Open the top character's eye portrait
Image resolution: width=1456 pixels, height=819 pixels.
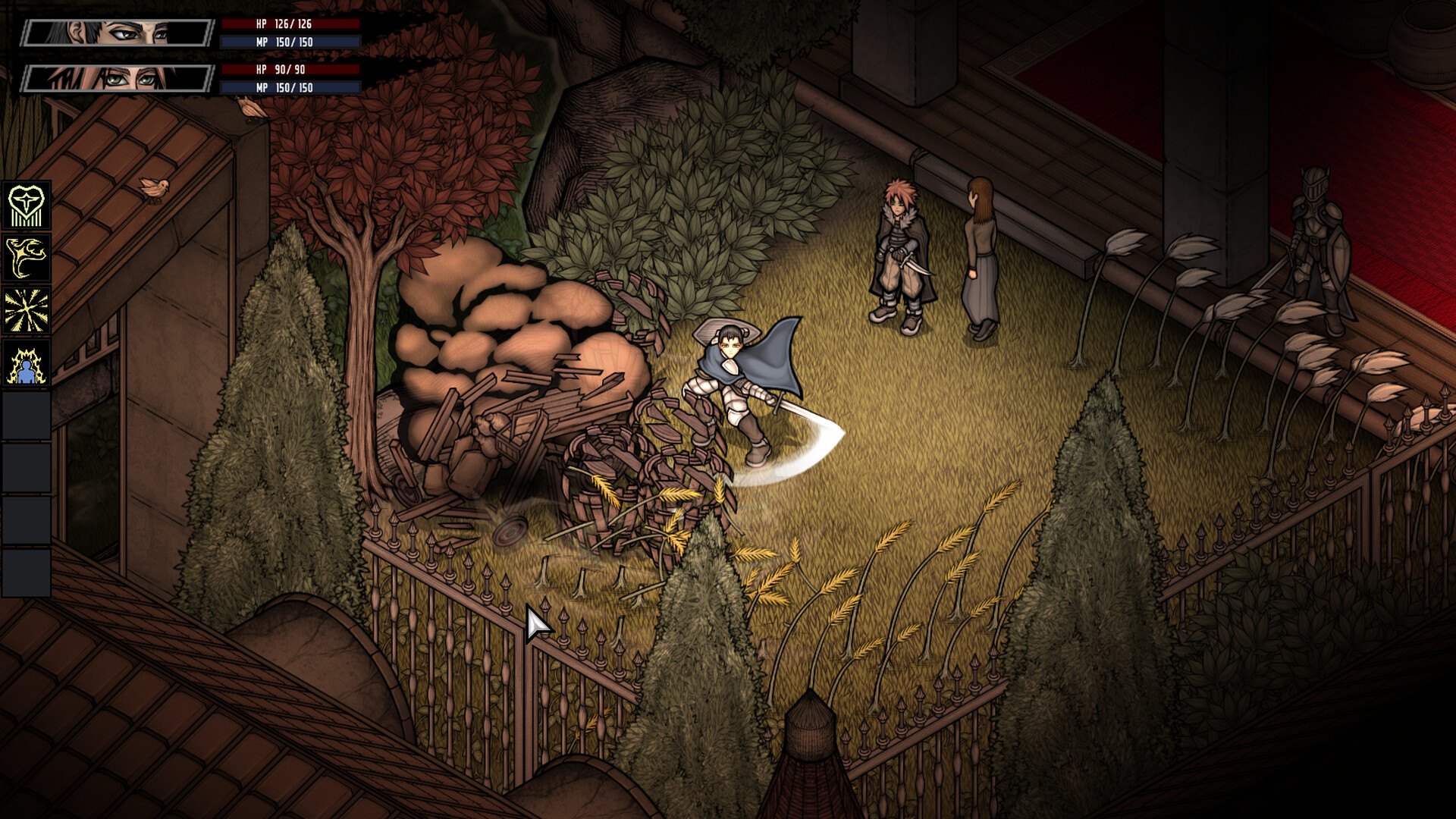pos(114,32)
